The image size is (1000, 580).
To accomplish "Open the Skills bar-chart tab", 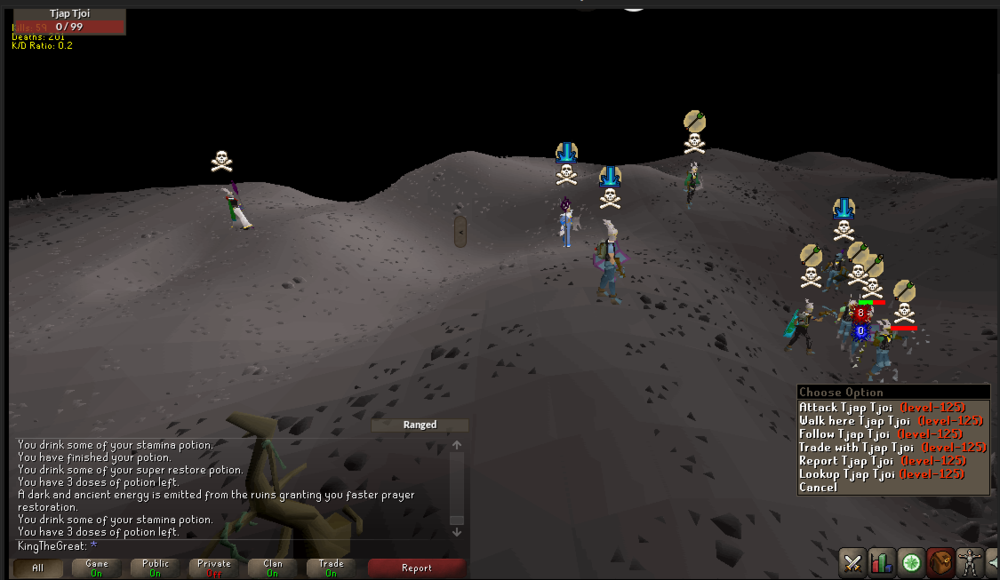I will point(881,562).
